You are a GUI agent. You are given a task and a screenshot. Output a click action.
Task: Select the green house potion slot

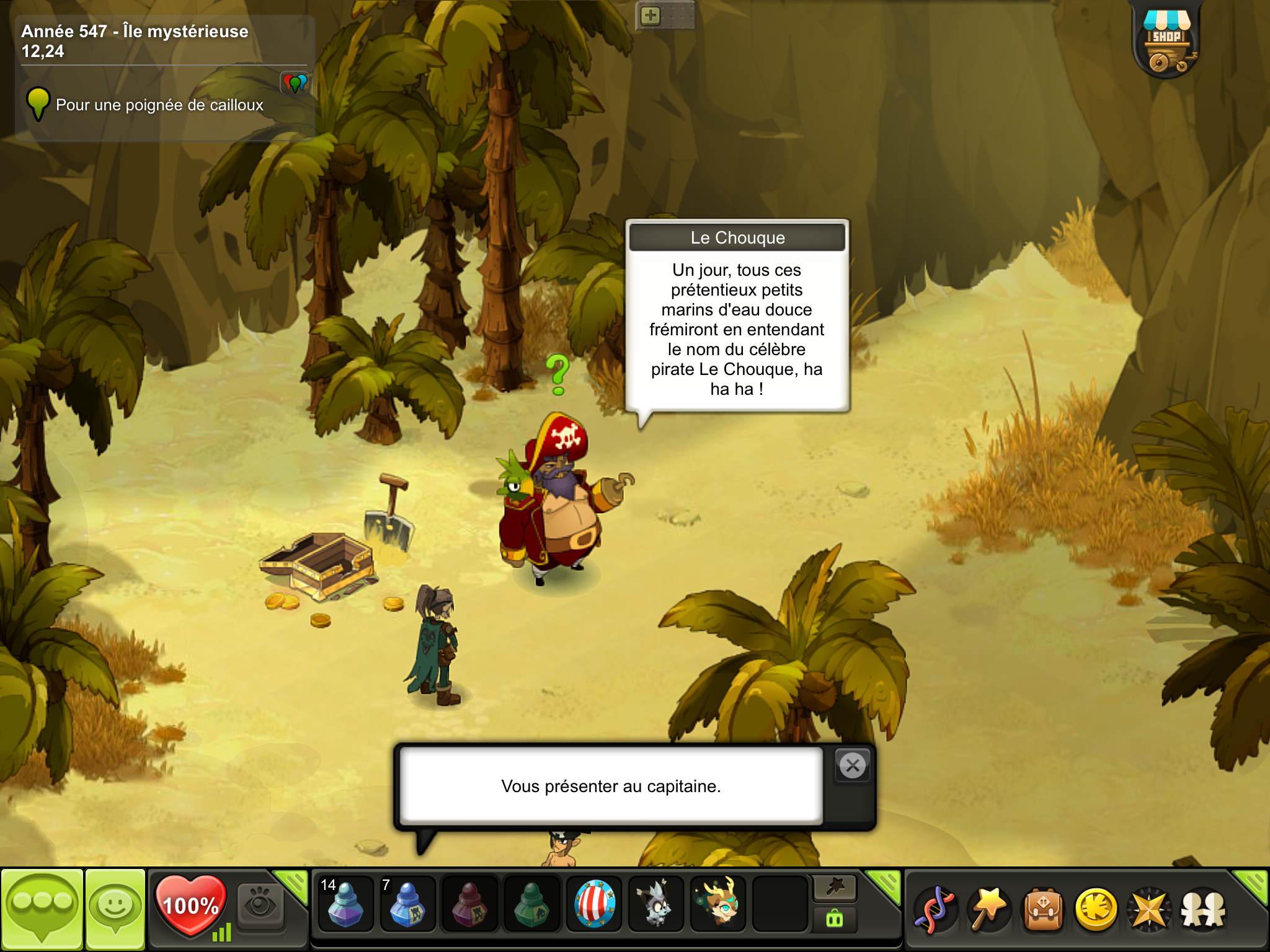531,905
